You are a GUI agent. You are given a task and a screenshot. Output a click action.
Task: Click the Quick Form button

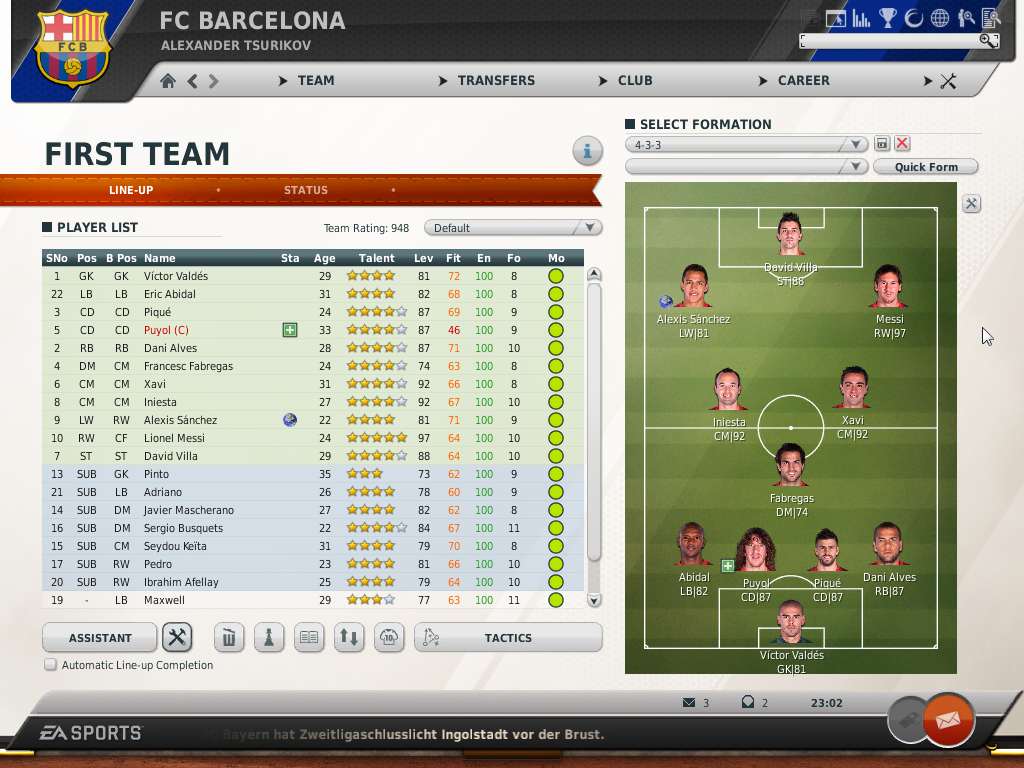click(925, 167)
